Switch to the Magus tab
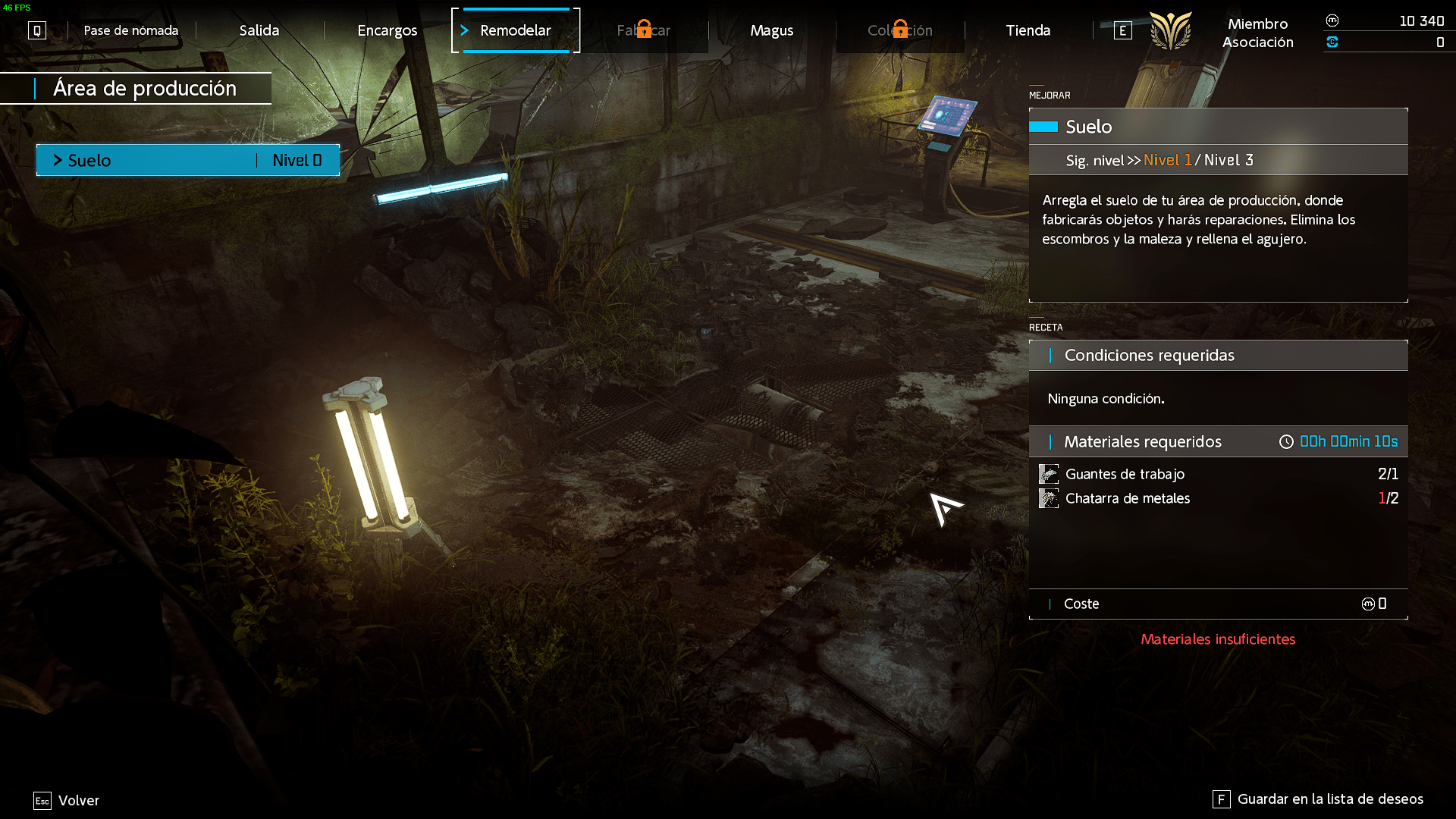Image resolution: width=1456 pixels, height=819 pixels. (x=771, y=30)
